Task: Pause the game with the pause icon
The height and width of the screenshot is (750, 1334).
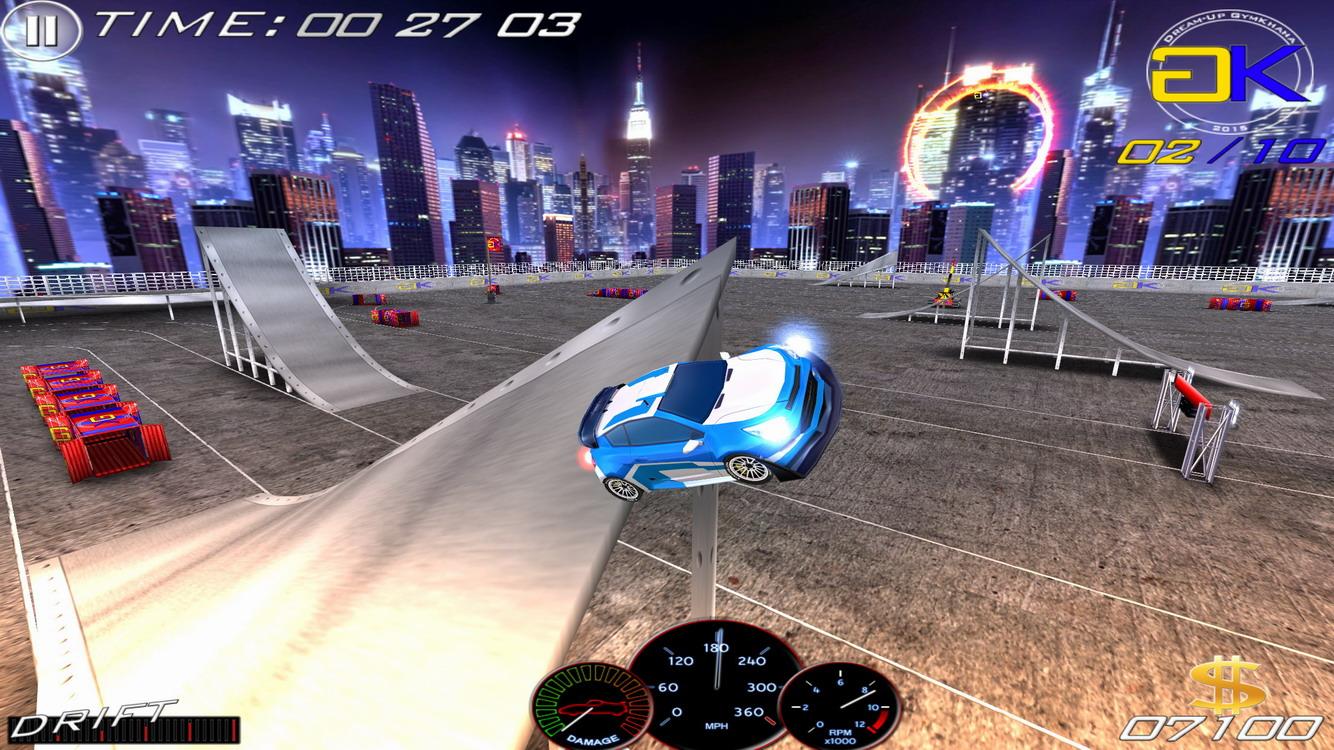Action: pyautogui.click(x=42, y=28)
